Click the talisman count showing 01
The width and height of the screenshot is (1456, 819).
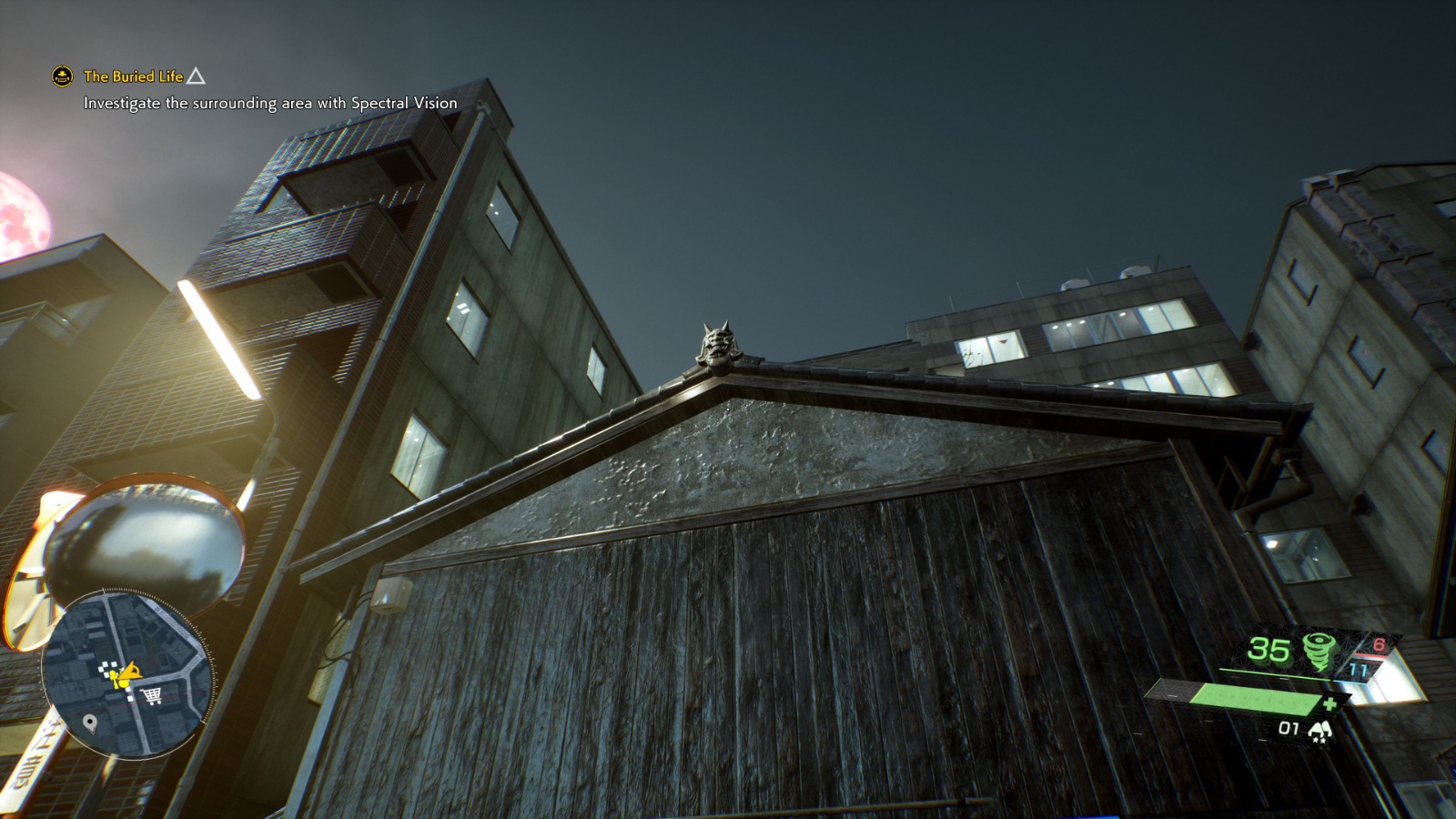[1289, 728]
